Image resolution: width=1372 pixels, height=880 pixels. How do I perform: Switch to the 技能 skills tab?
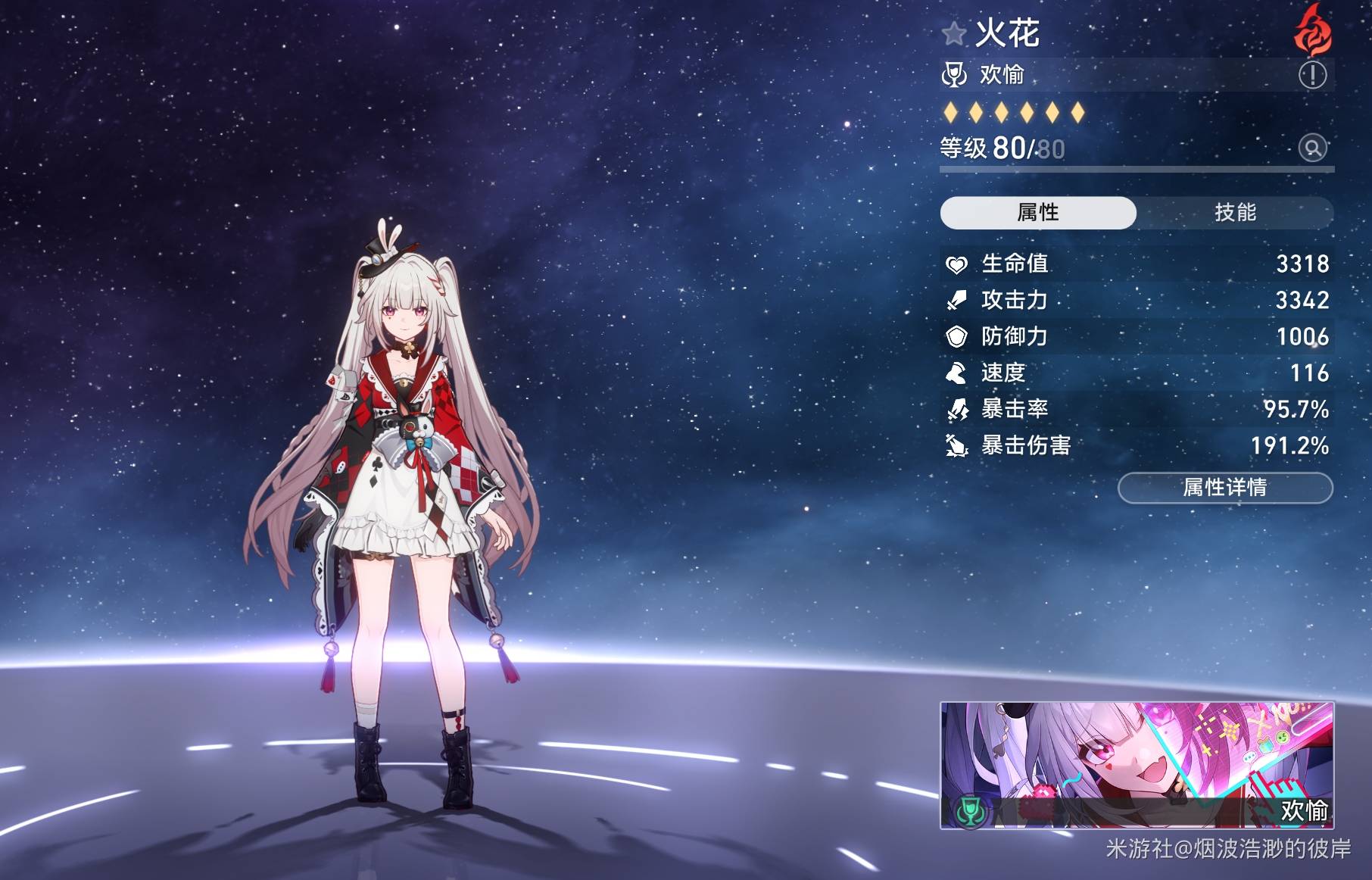coord(1235,213)
